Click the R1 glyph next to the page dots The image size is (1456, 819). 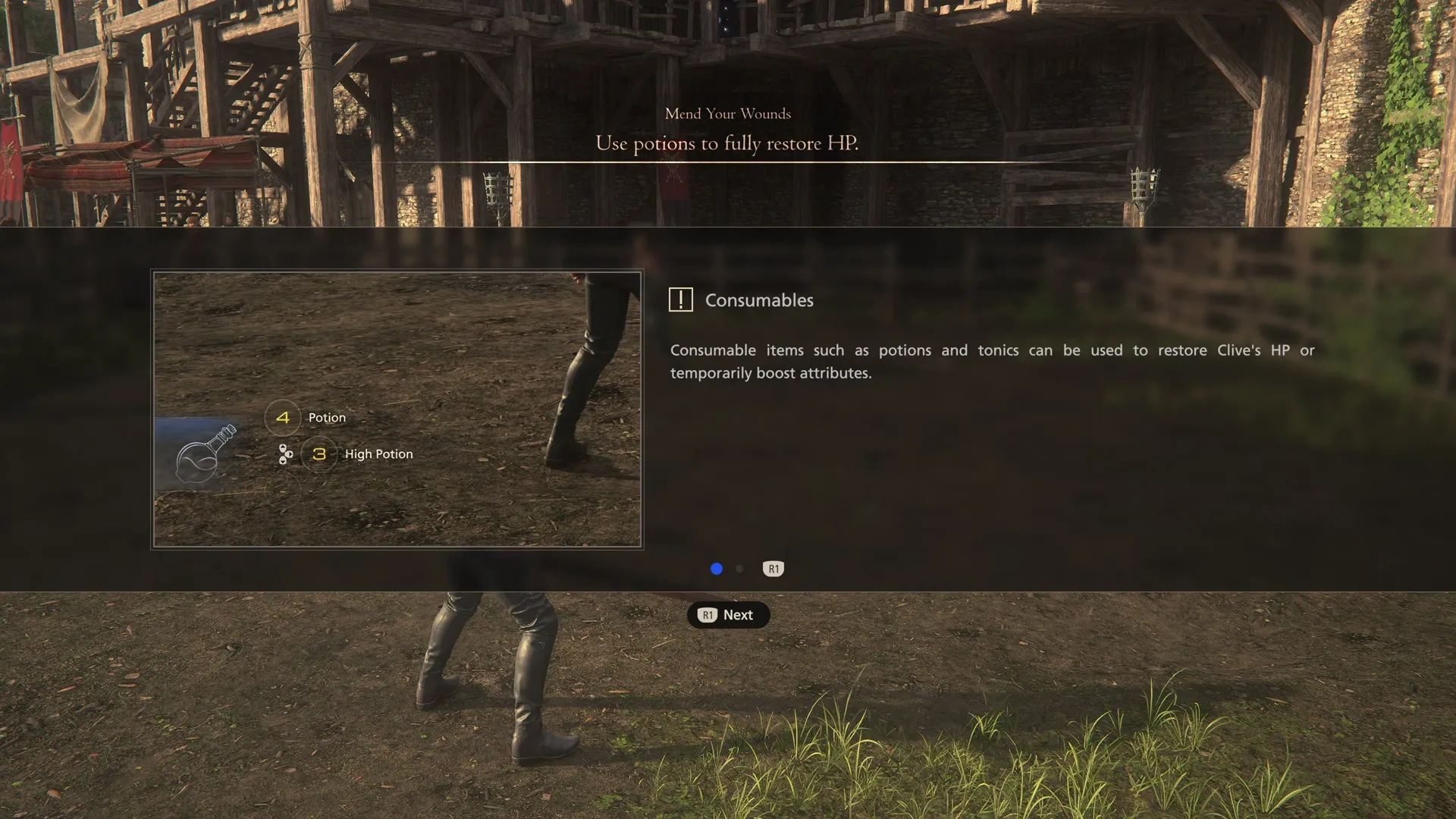[773, 568]
